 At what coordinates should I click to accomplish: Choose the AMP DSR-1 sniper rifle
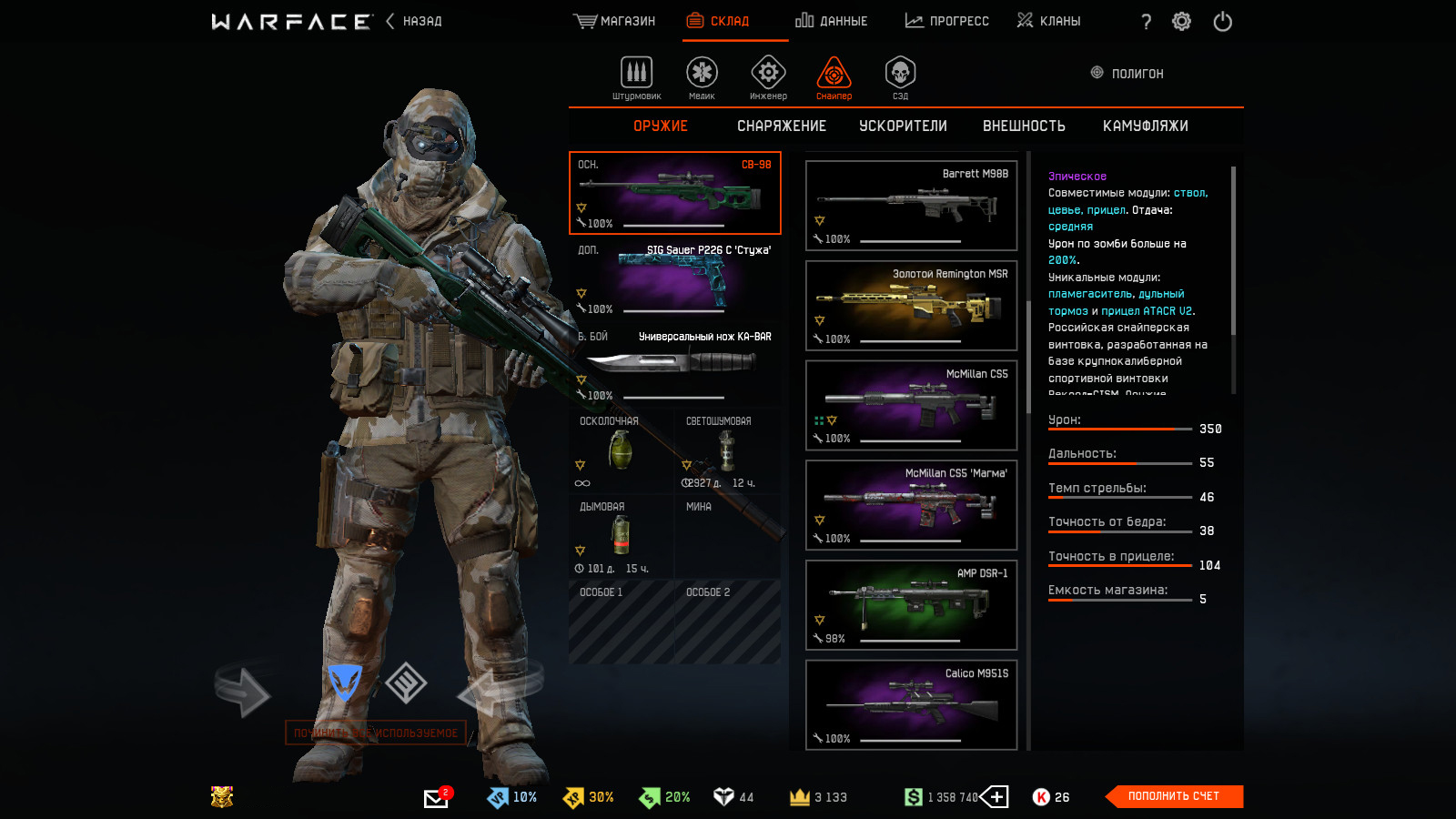click(911, 605)
